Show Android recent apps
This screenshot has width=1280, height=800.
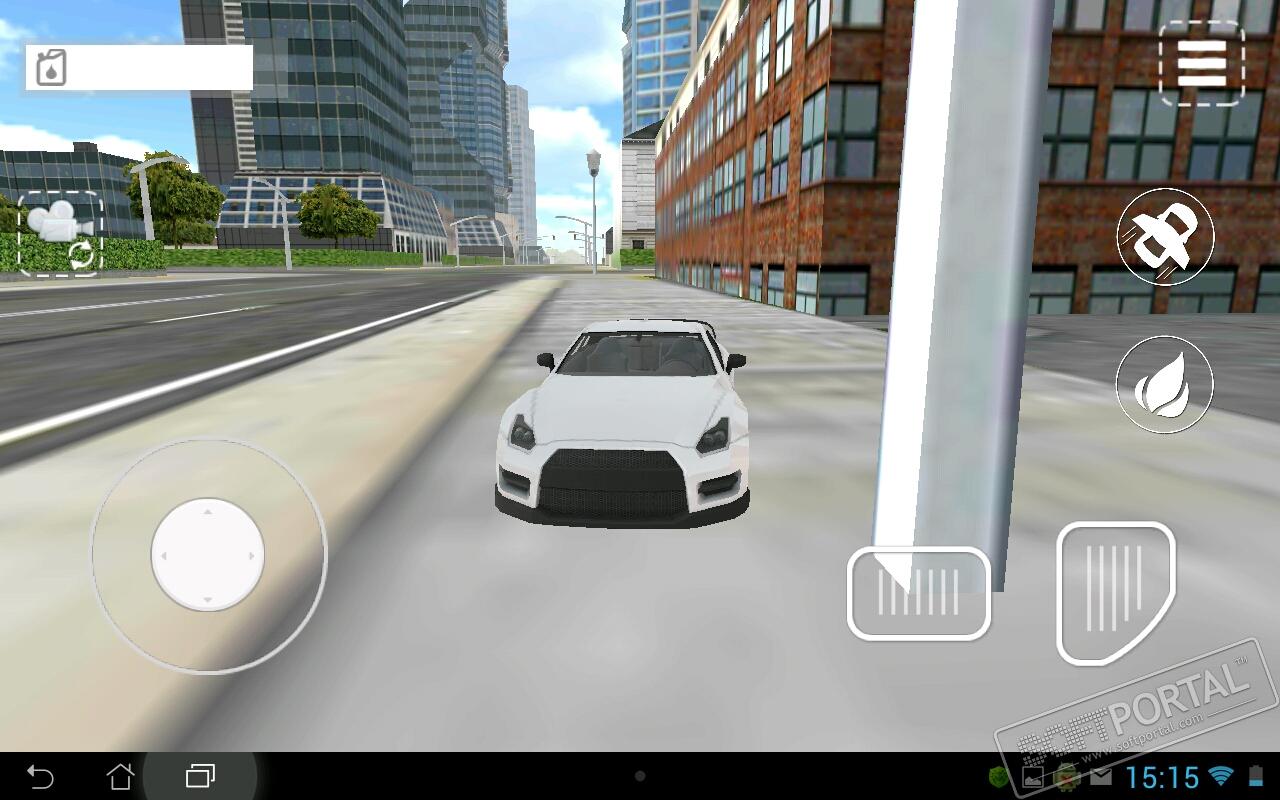pos(200,776)
